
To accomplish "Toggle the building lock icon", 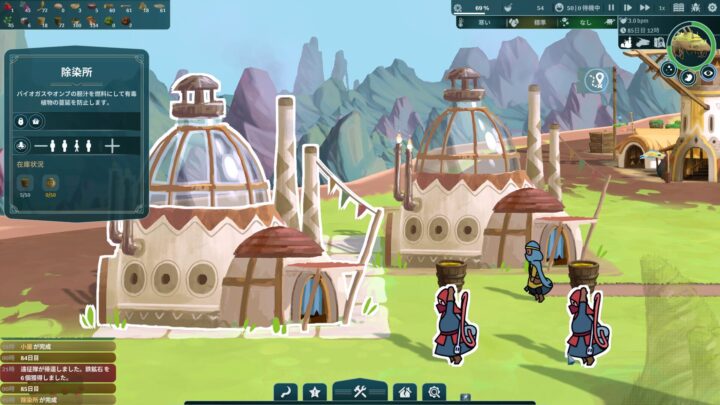I will [x=22, y=121].
